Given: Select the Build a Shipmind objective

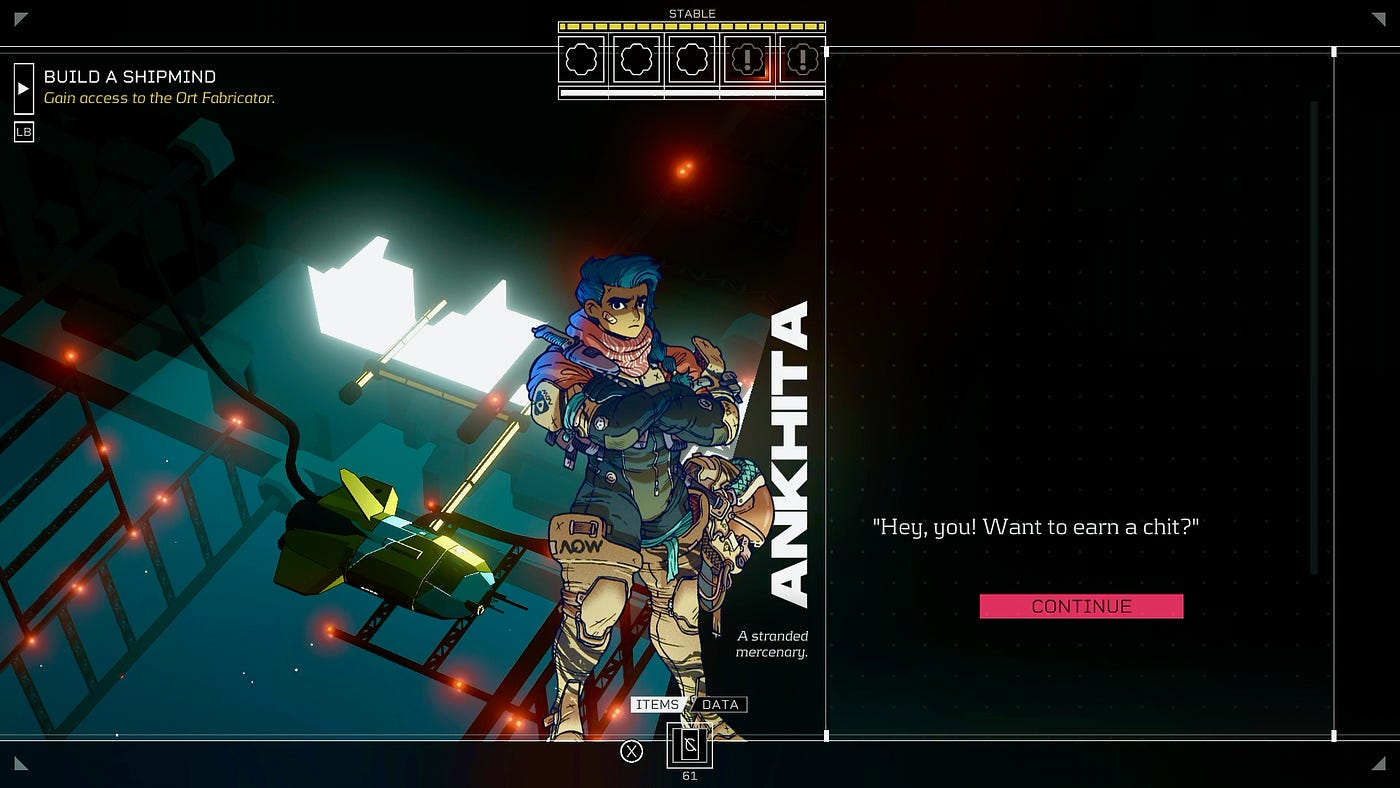Looking at the screenshot, I should (130, 77).
